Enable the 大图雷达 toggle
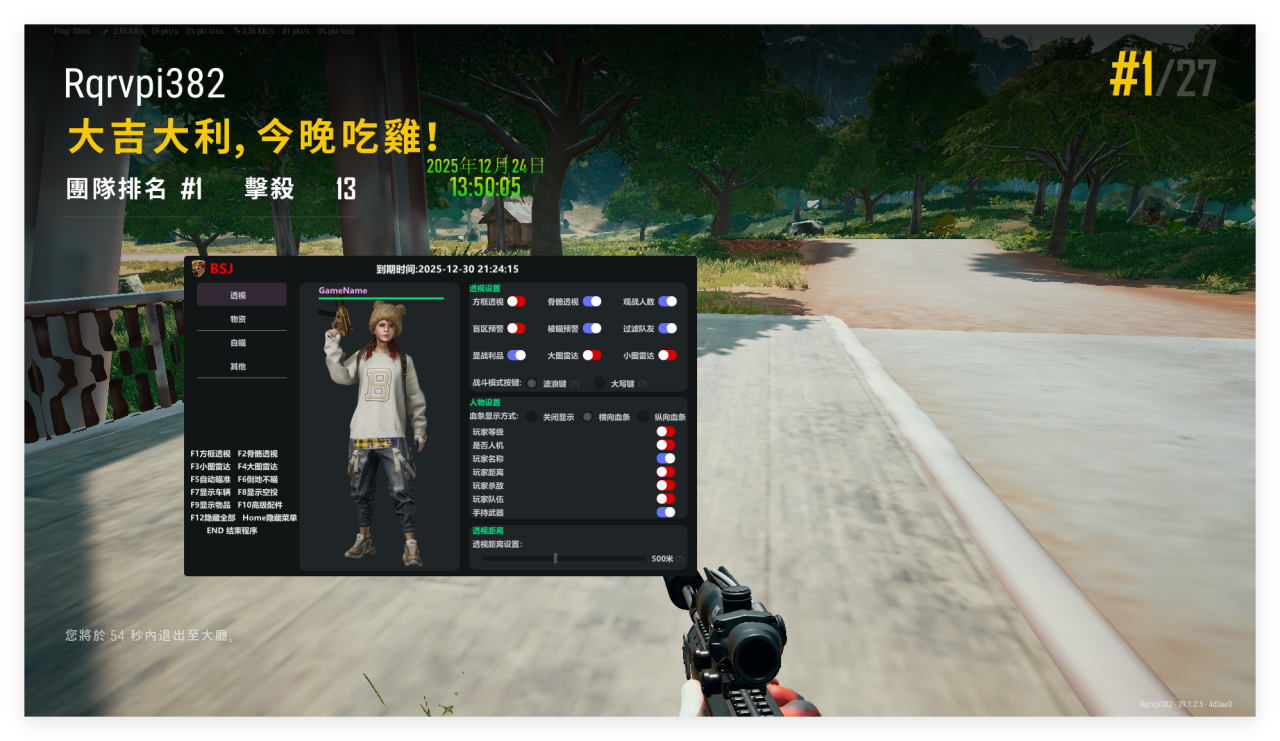Viewport: 1280px width, 741px height. click(592, 355)
